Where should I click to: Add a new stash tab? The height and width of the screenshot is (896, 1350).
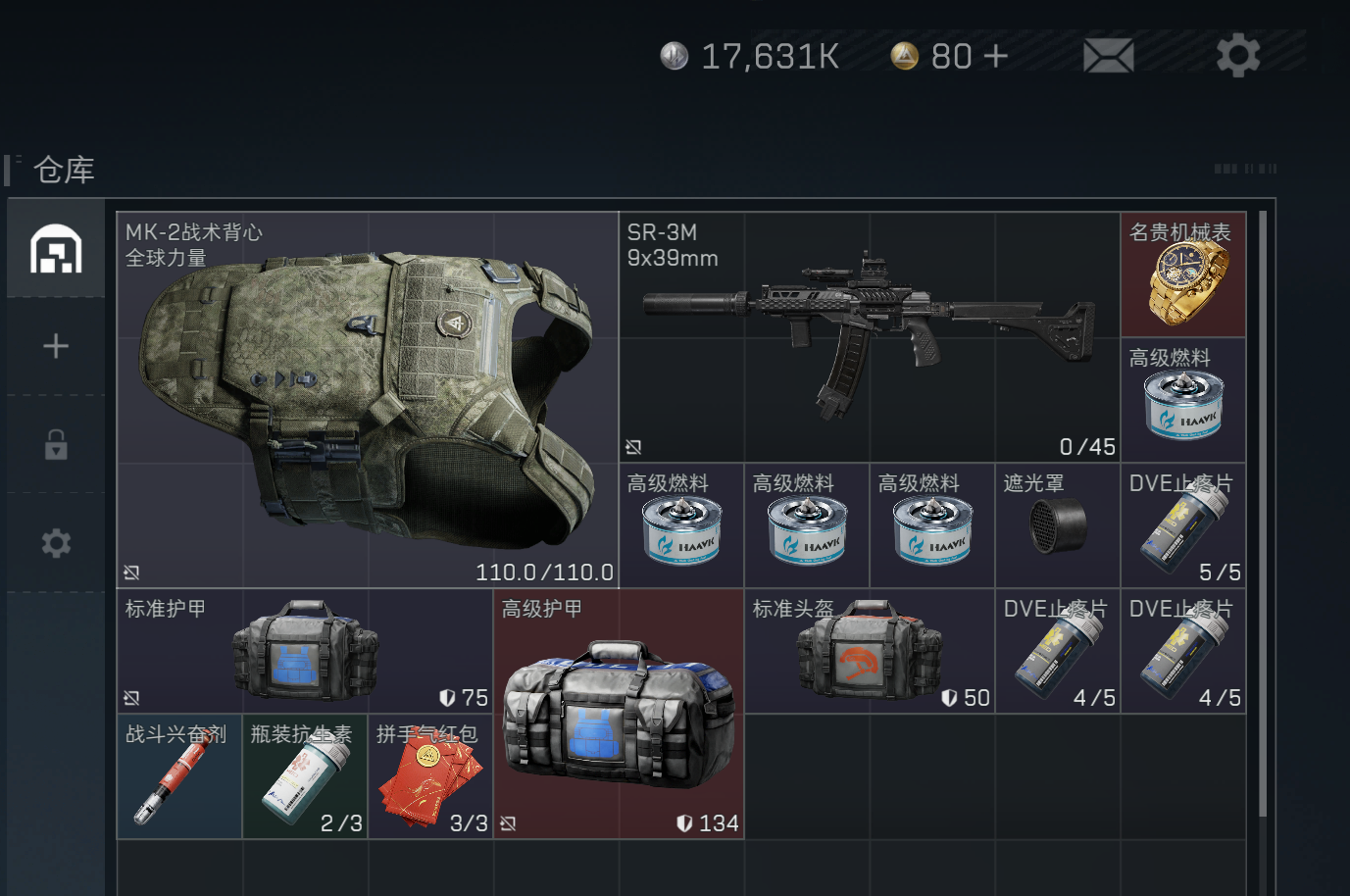coord(56,346)
